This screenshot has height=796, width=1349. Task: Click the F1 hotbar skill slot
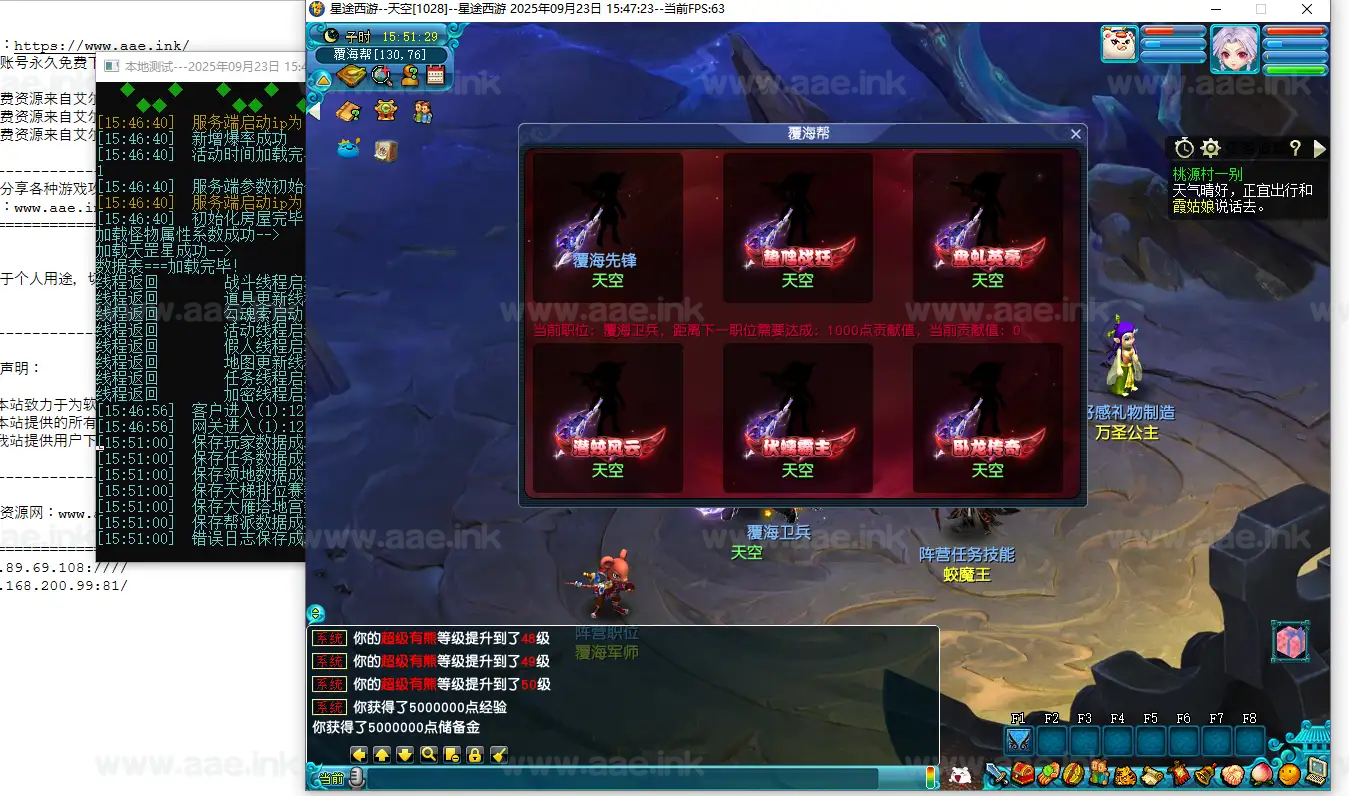[x=1018, y=741]
